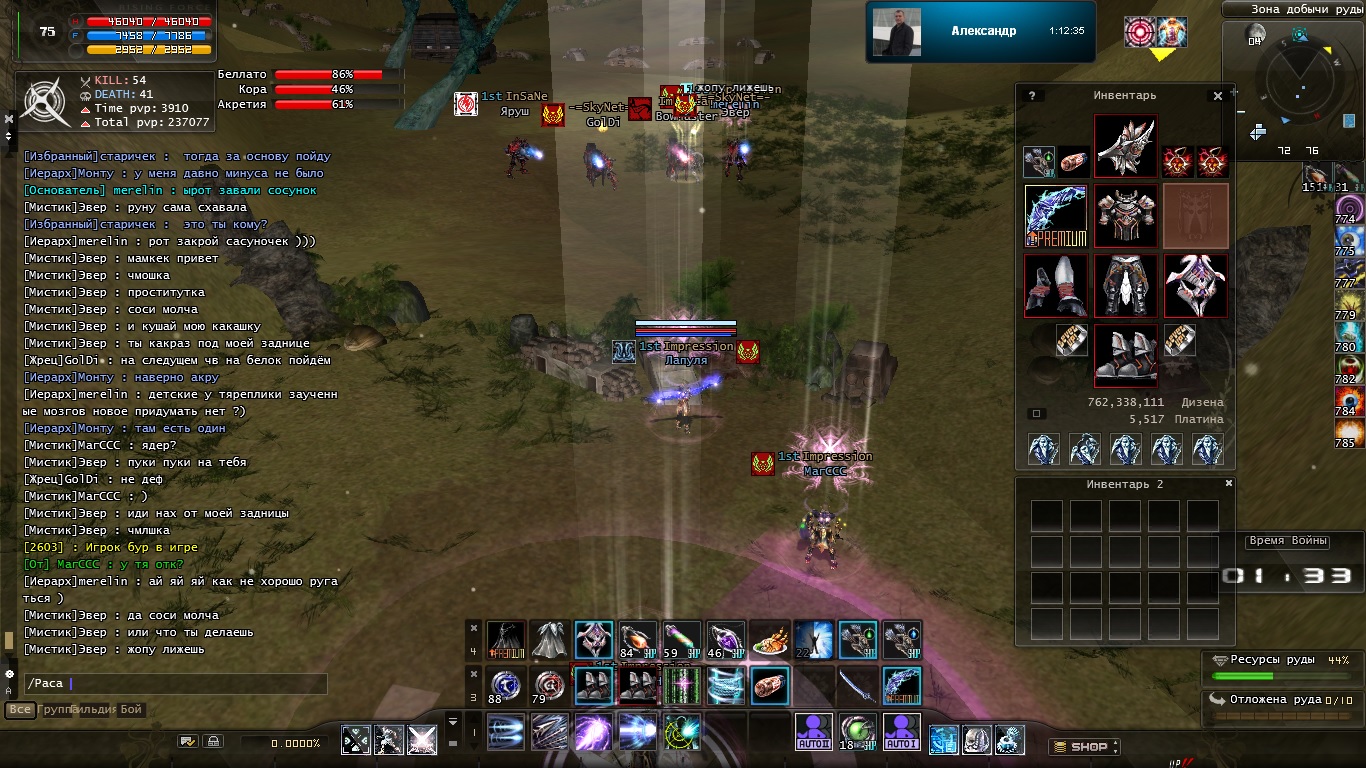Select the equipped chest armor slot

pos(1126,215)
